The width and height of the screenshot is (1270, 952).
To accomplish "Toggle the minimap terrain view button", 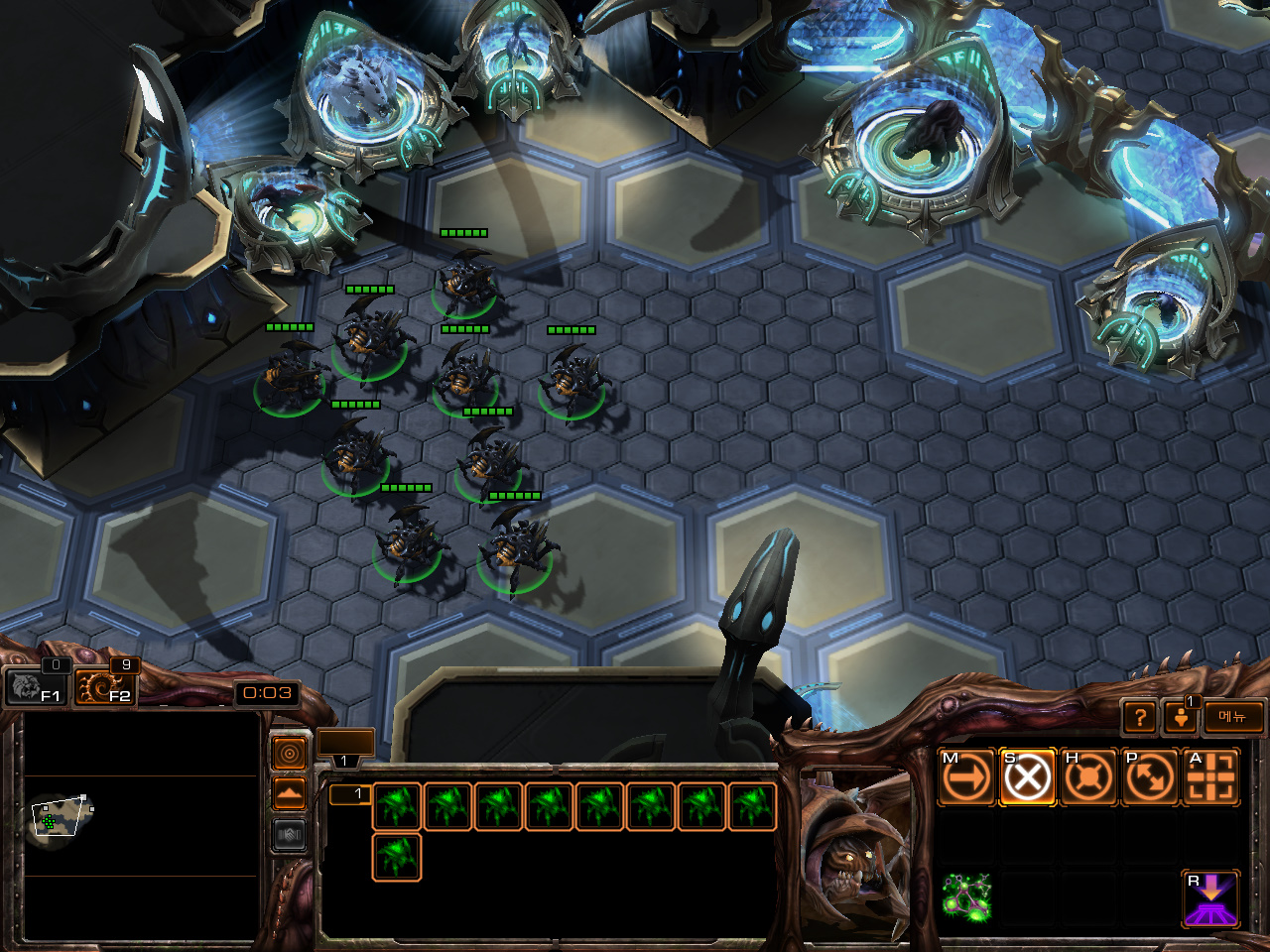I will 290,793.
